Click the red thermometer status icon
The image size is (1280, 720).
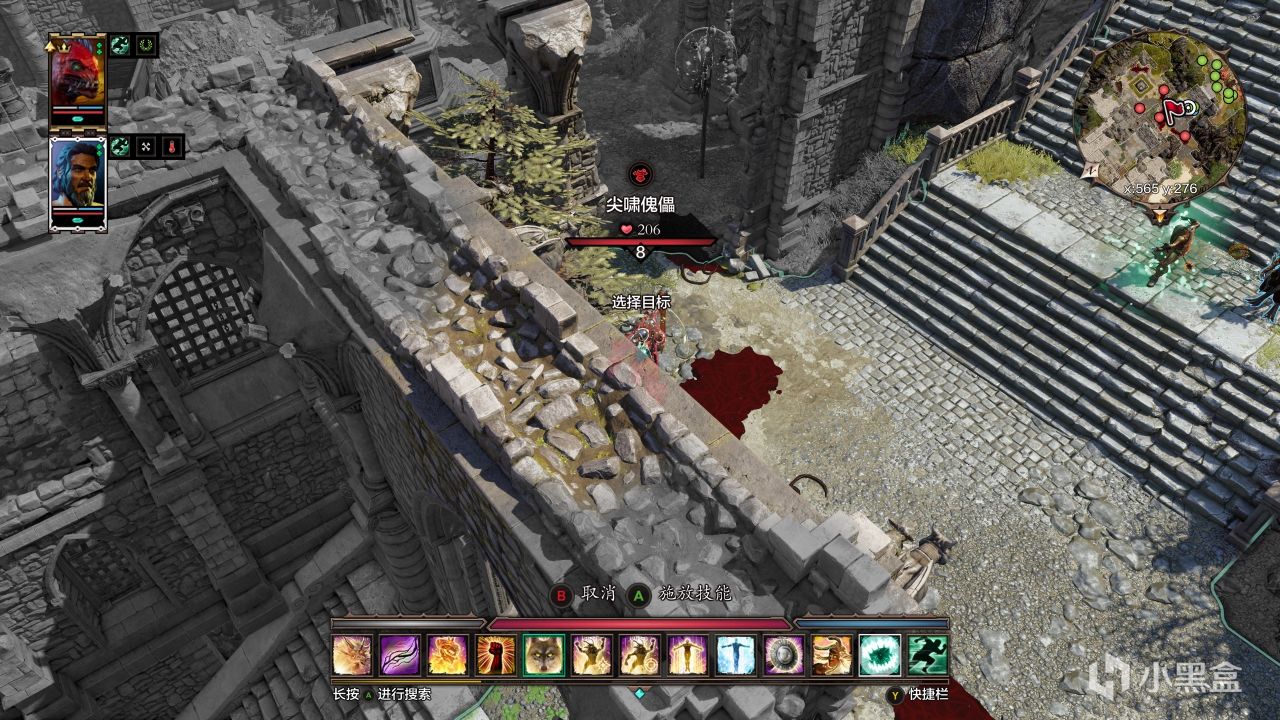(x=172, y=147)
